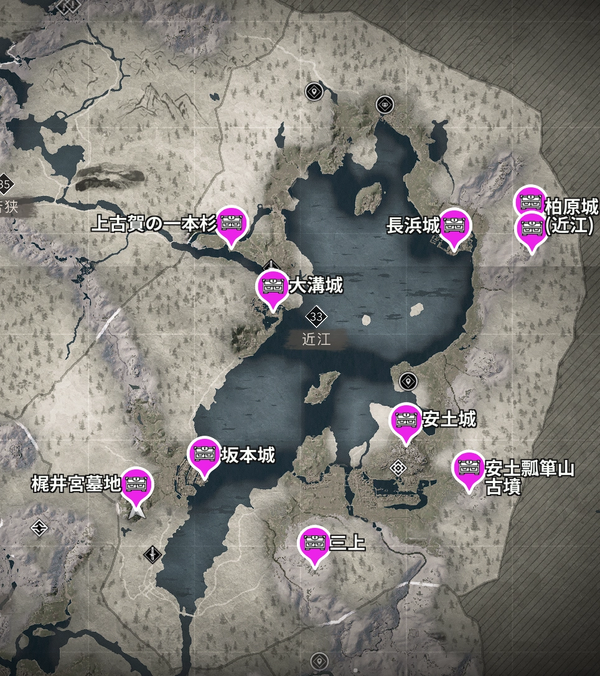
Task: Select the black eye icon north of the lake
Action: point(385,104)
